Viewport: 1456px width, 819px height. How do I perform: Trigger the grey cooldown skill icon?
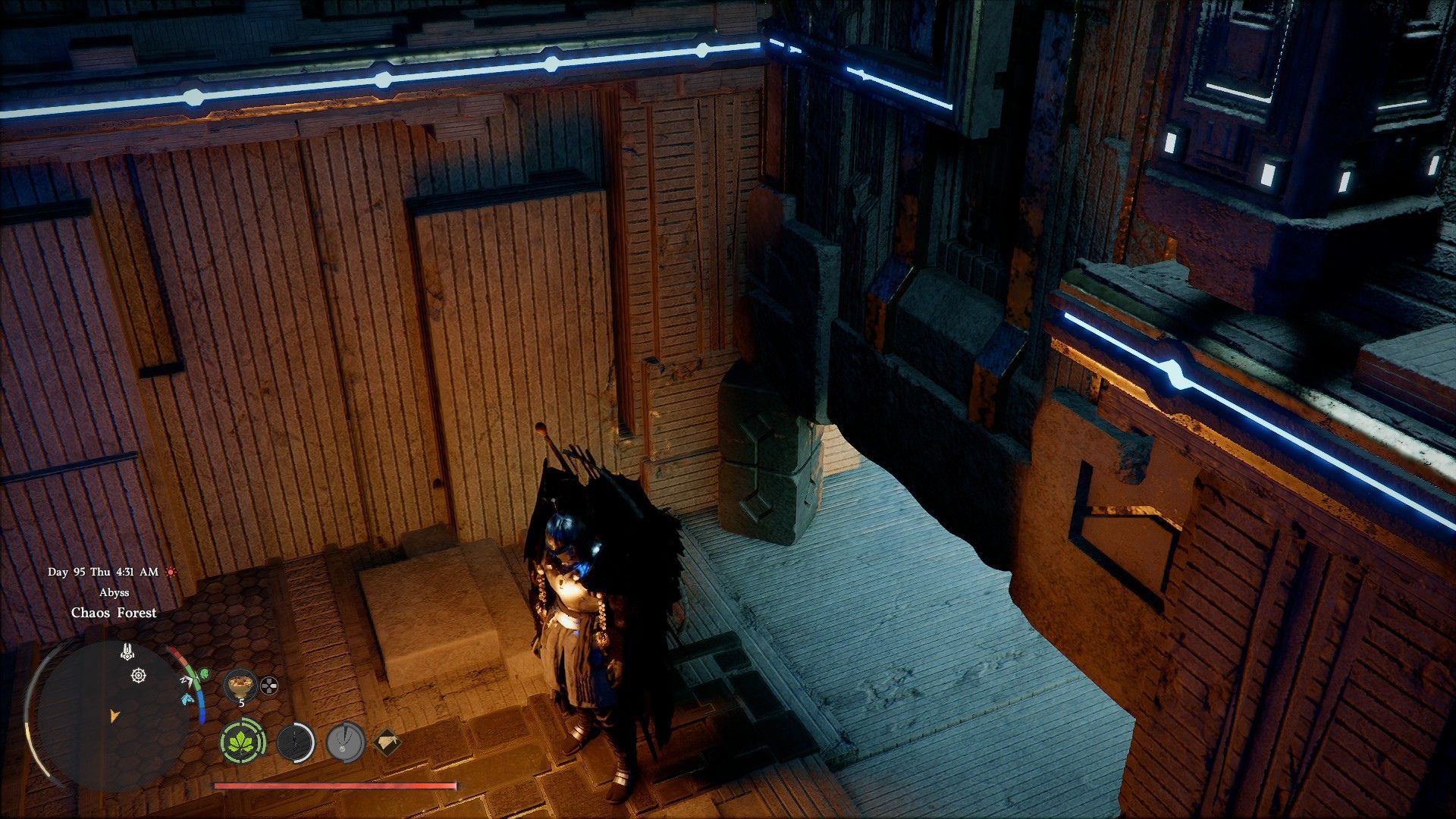tap(346, 742)
